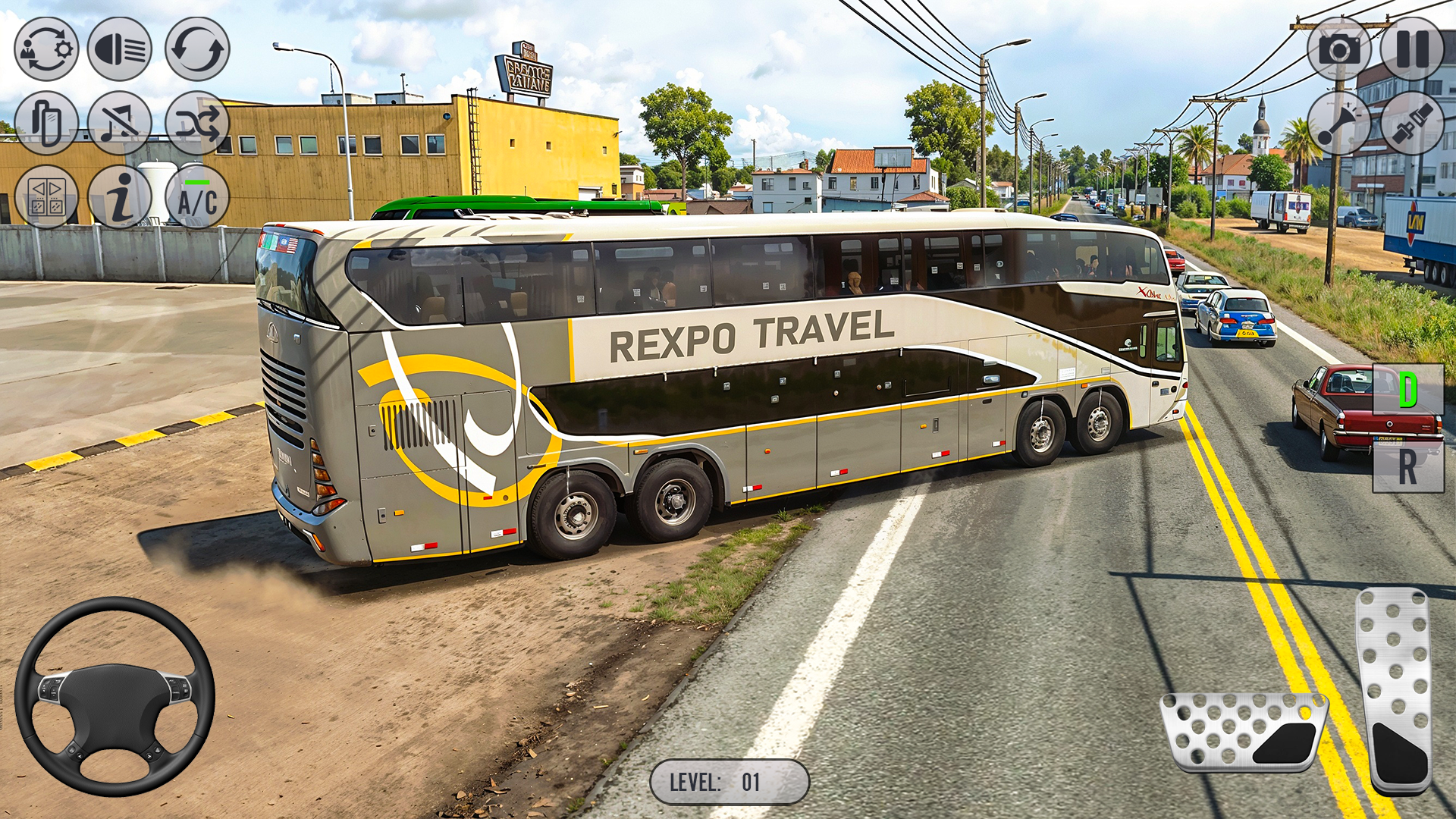Take a screenshot with the camera icon
This screenshot has height=819, width=1456.
click(1338, 49)
